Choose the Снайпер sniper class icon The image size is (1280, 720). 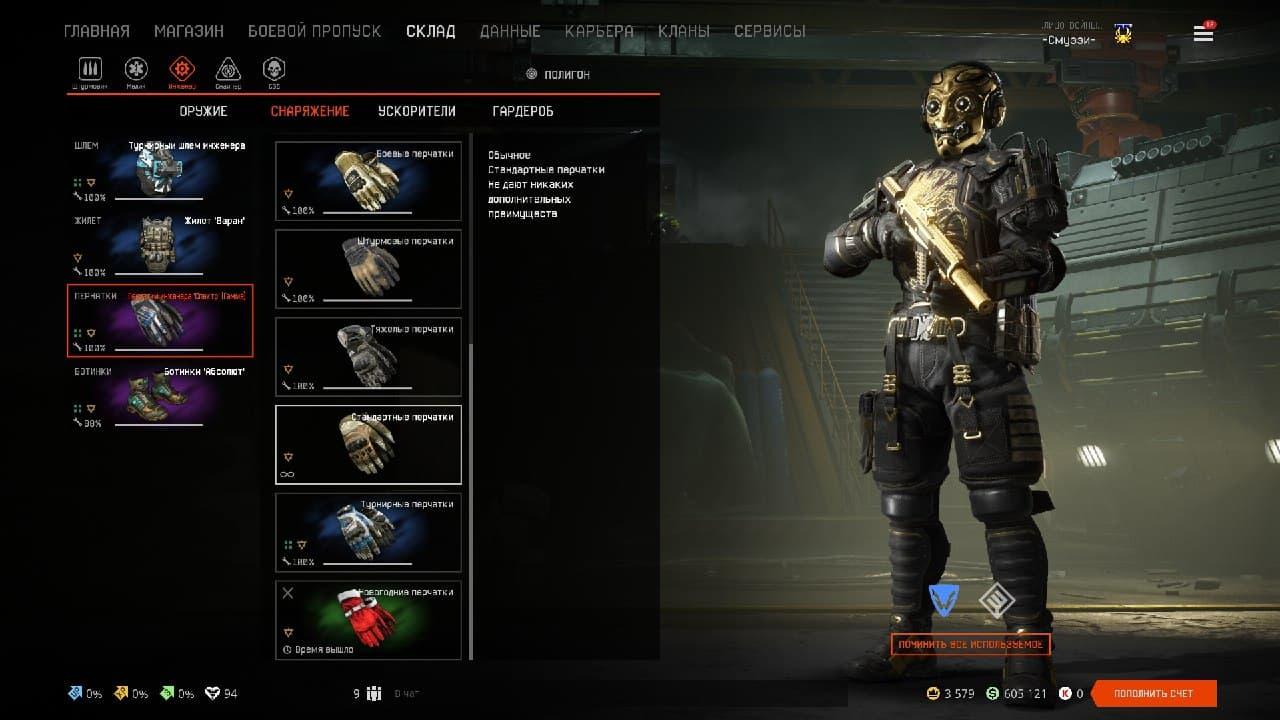[x=228, y=70]
